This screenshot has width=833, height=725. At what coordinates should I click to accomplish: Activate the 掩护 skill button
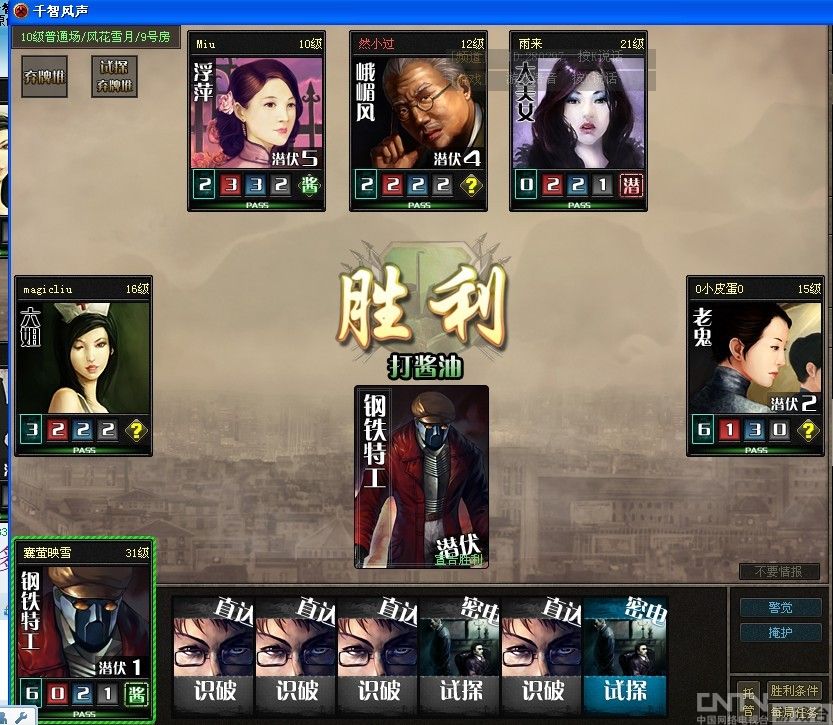pos(780,632)
